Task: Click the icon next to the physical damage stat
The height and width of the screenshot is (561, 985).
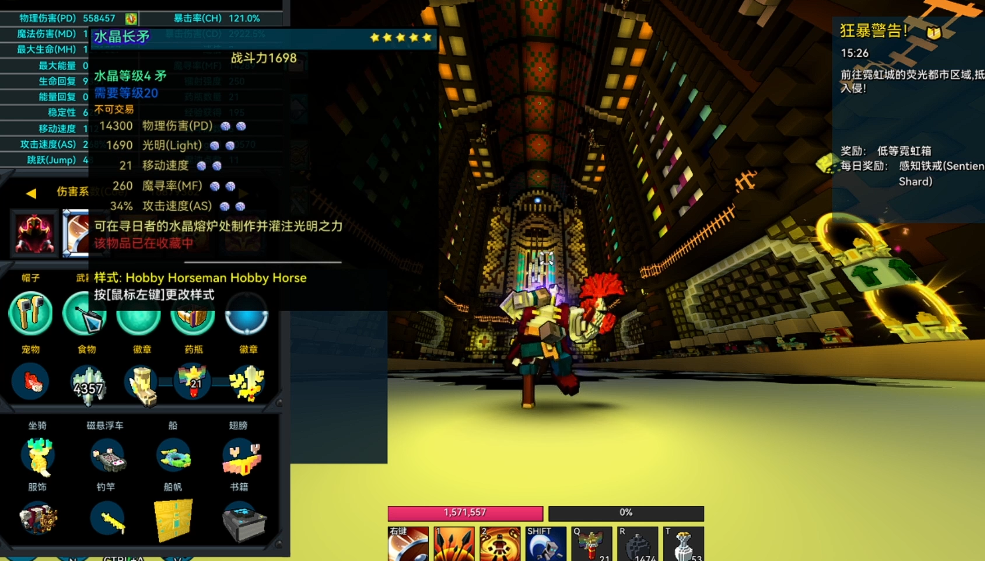Action: tap(131, 18)
